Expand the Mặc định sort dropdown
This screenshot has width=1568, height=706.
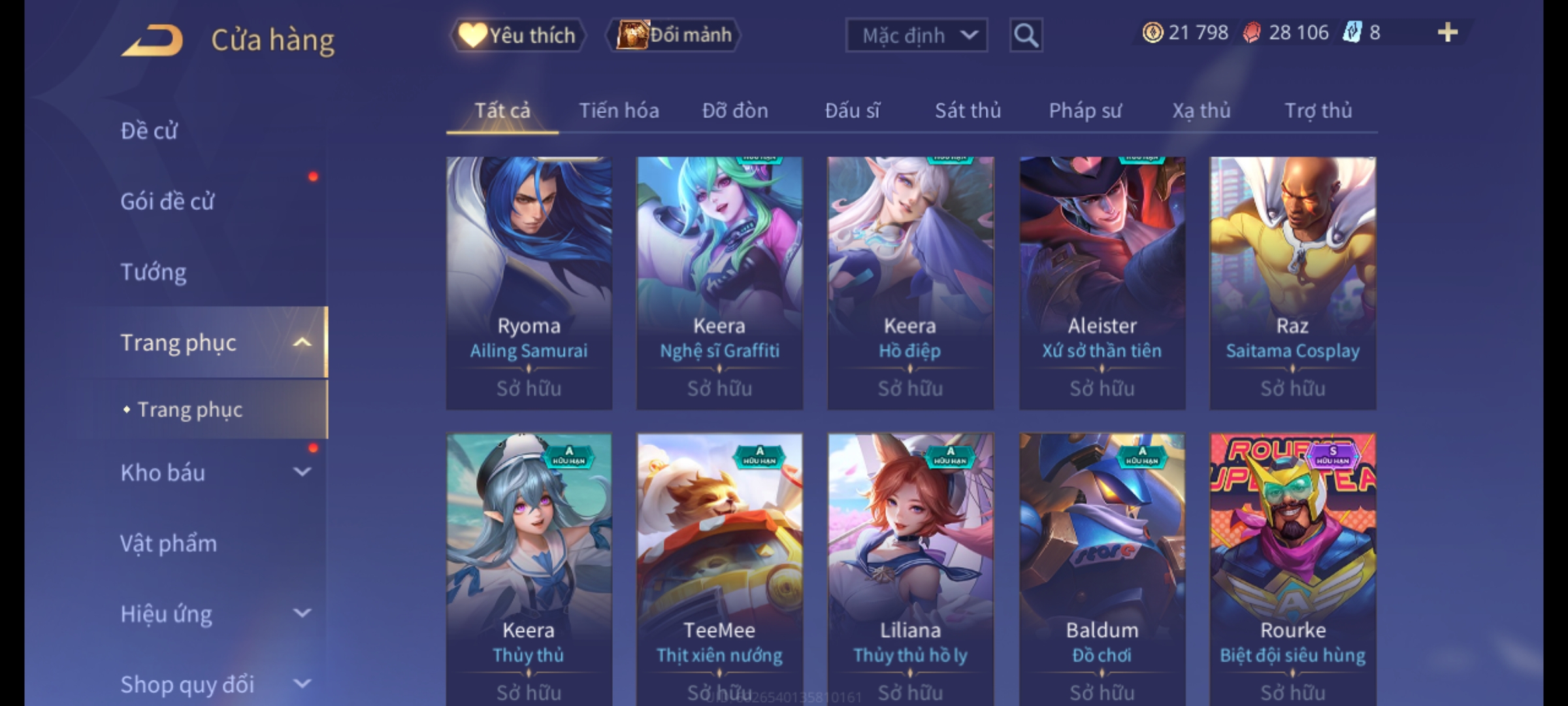click(916, 35)
